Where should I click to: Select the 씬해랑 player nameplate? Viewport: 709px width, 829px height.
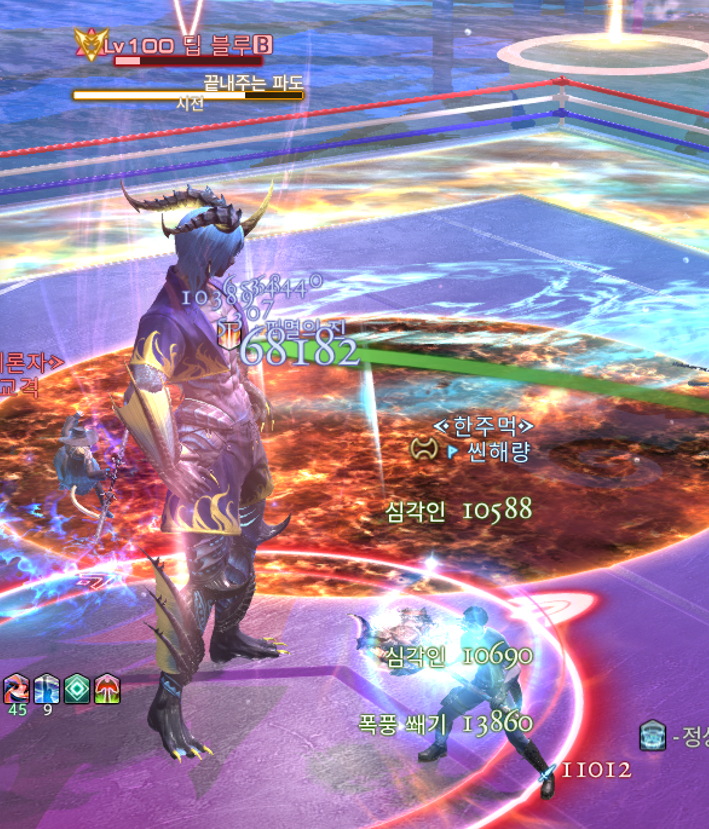tap(488, 451)
